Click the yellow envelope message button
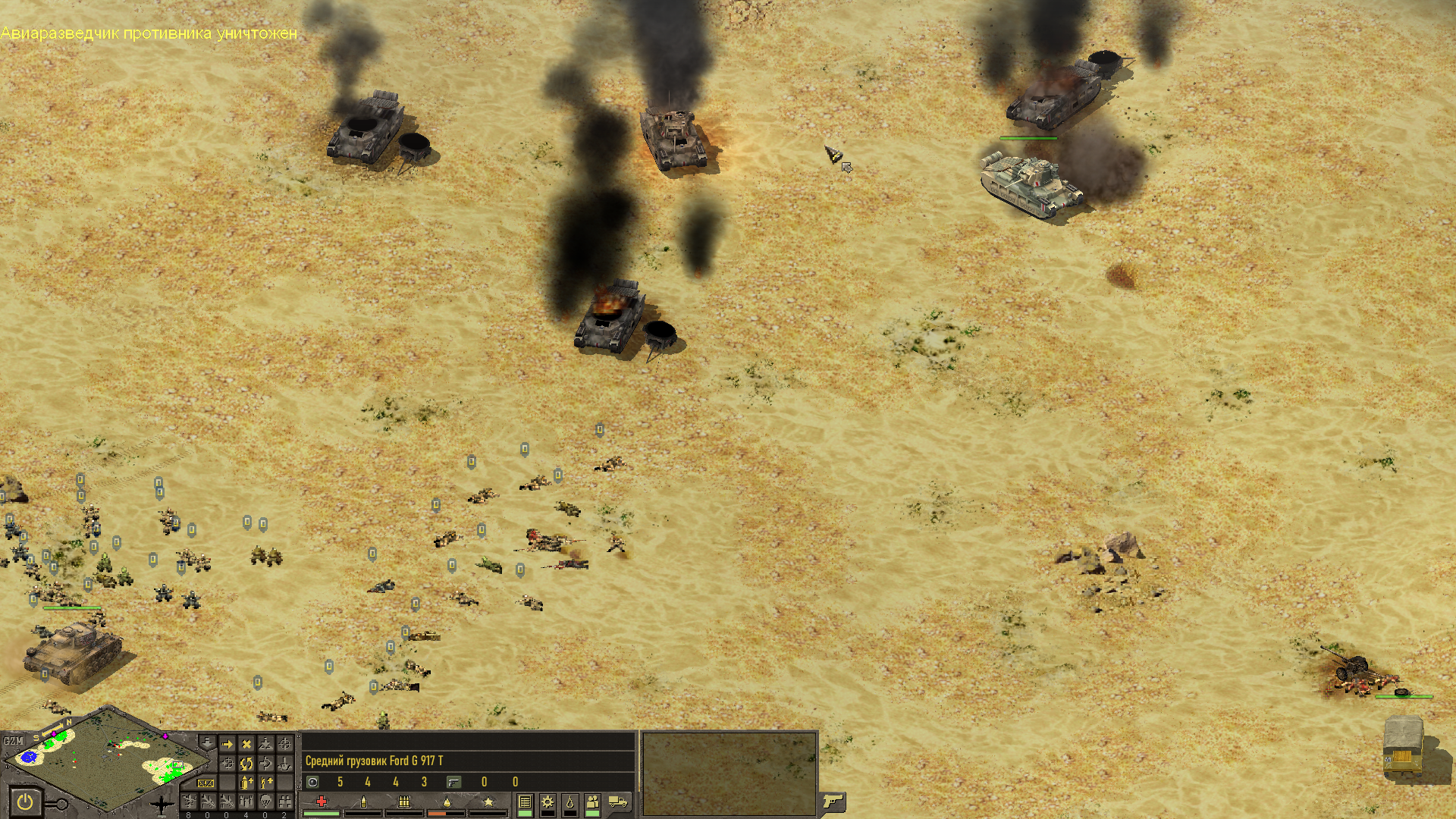 (206, 783)
